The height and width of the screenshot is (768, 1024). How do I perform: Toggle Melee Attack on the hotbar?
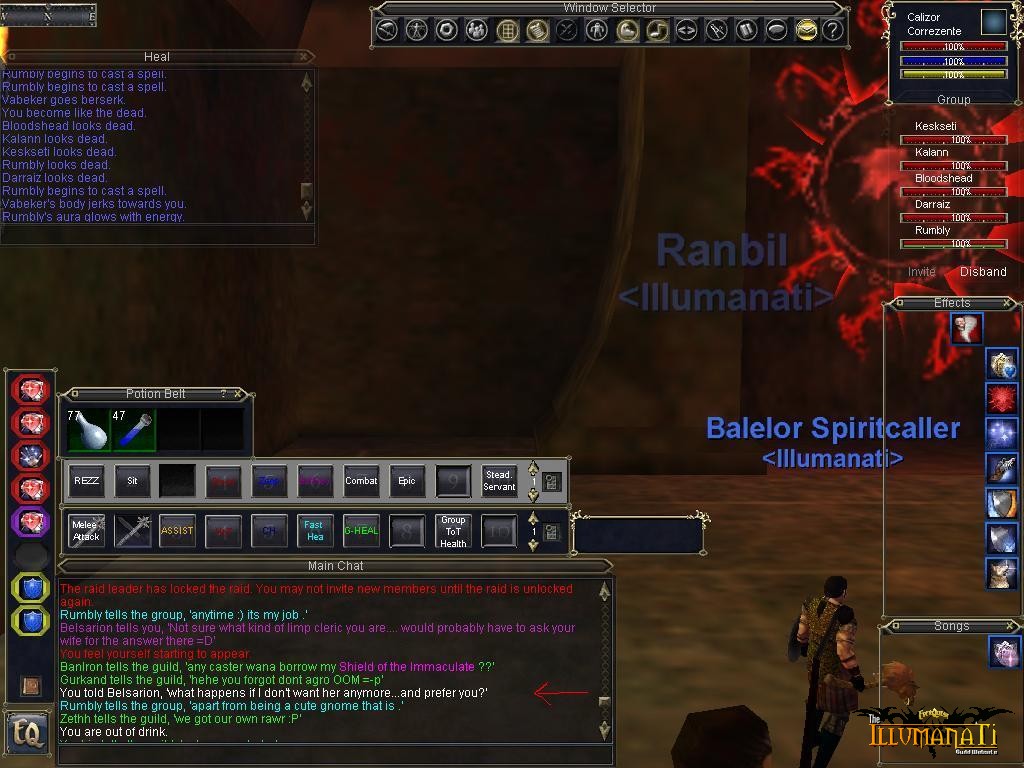point(87,531)
